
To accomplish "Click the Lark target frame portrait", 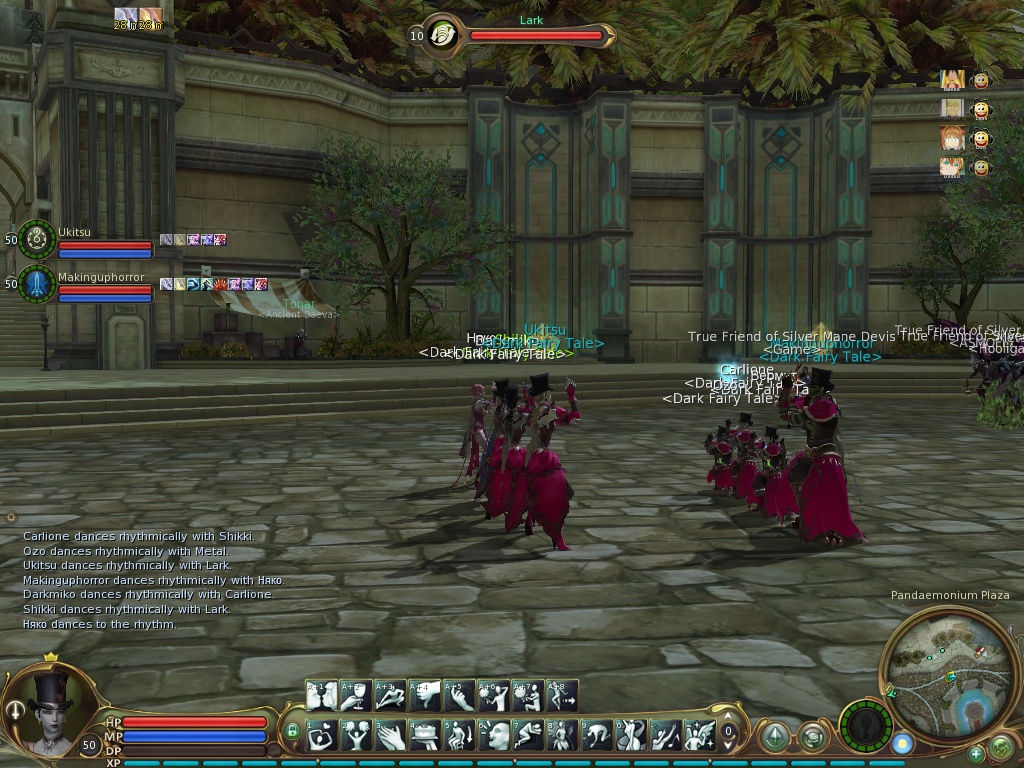I will coord(439,36).
